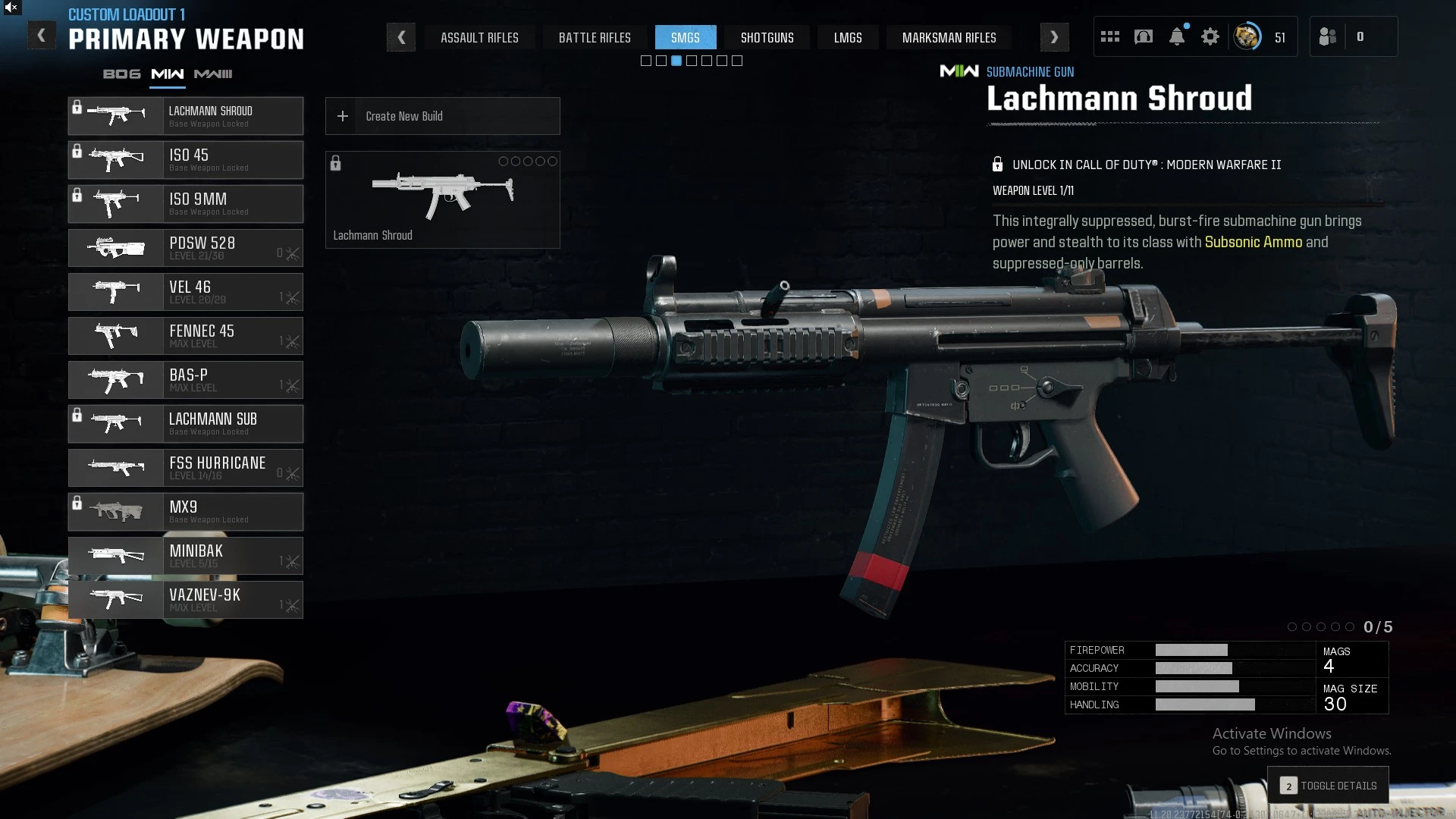1456x819 pixels.
Task: Pick the Vaznev-9K from the list
Action: [x=186, y=600]
